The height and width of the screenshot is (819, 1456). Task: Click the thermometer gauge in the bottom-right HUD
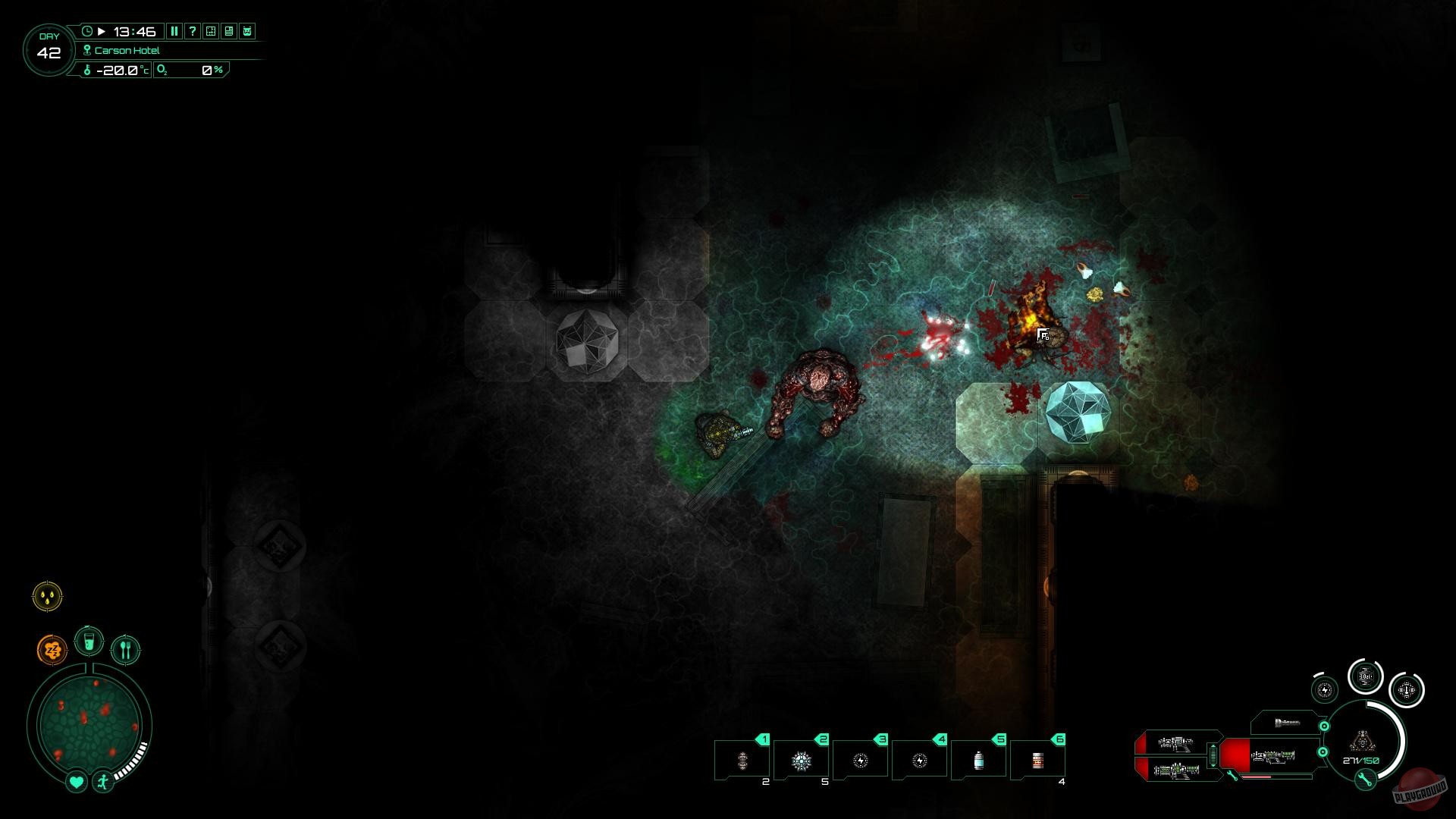(1405, 690)
